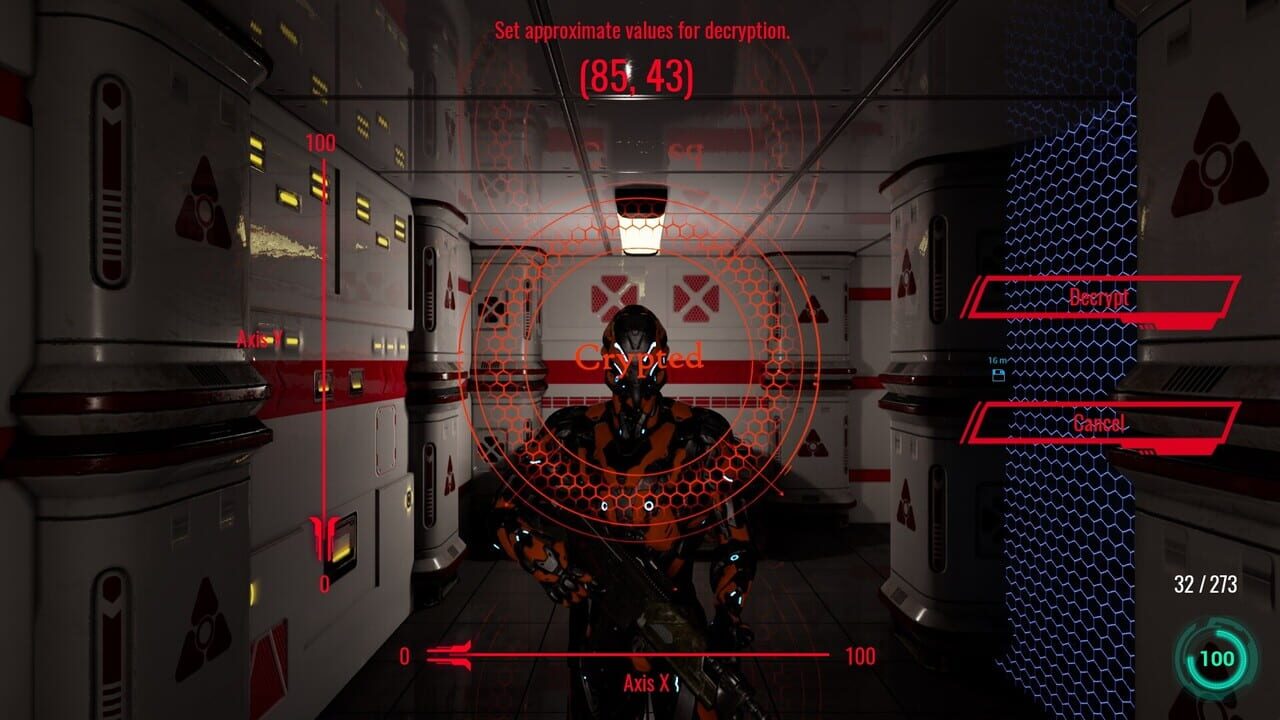Click the 100 endpoint of Axis Y slider
Image resolution: width=1280 pixels, height=720 pixels.
pos(319,143)
